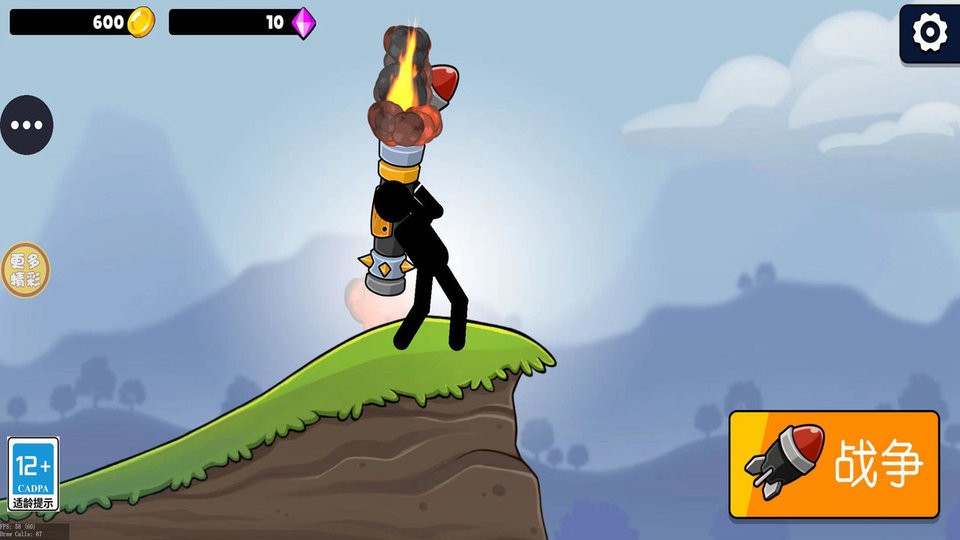Viewport: 960px width, 540px height.
Task: Show the CADPA 12+ age rating notice
Action: tap(33, 474)
